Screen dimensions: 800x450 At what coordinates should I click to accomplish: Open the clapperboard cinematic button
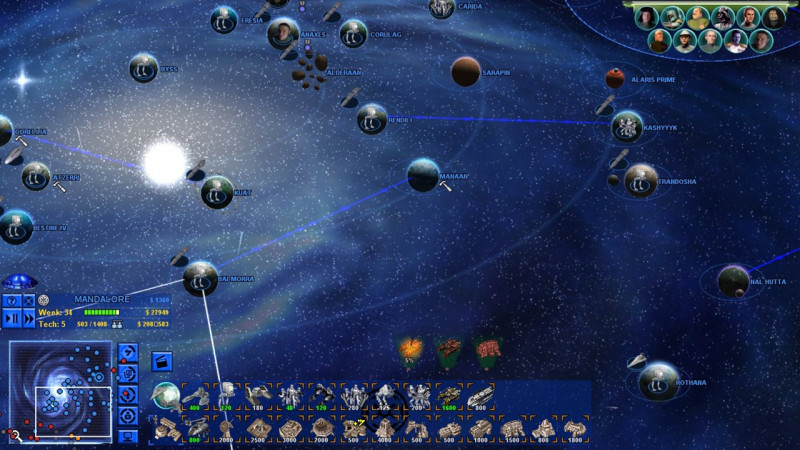click(161, 360)
